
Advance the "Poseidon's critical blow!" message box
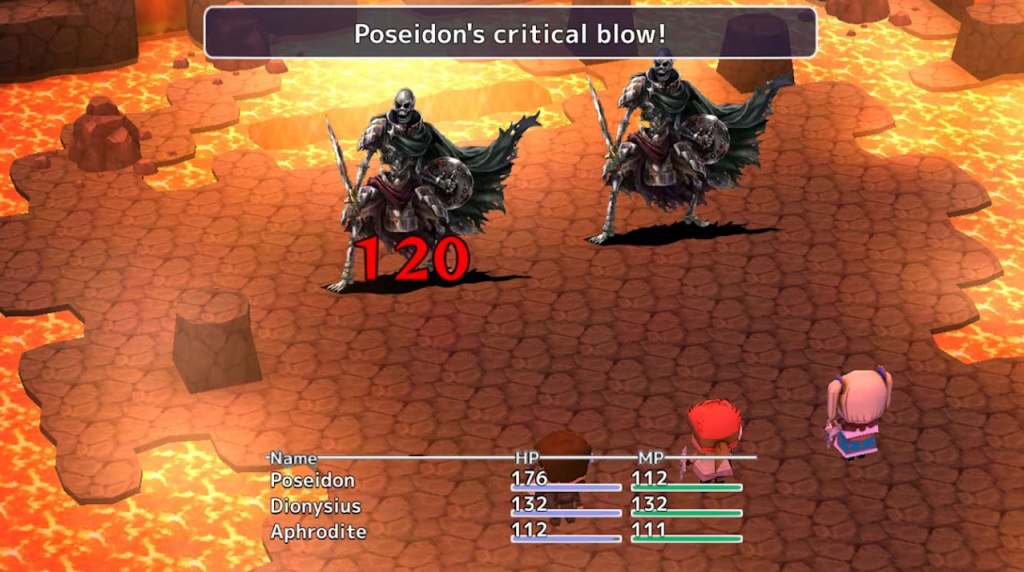click(x=510, y=34)
